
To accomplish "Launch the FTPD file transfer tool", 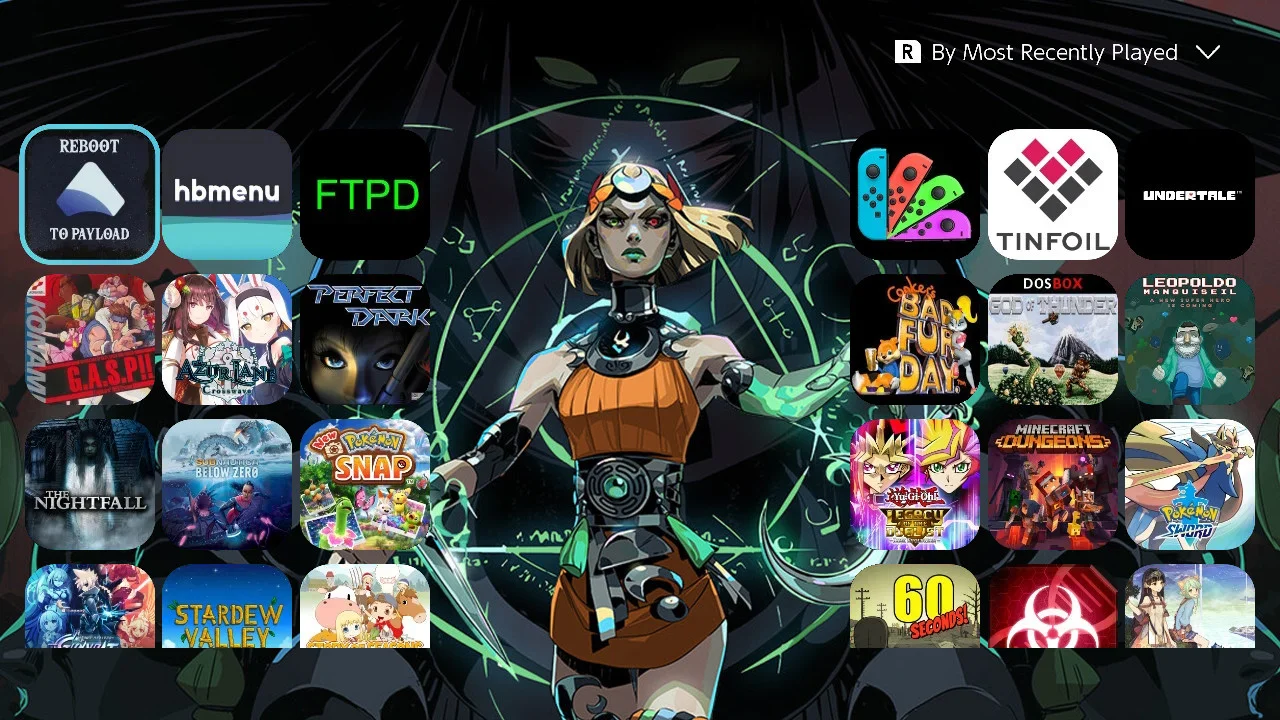I will pos(365,194).
